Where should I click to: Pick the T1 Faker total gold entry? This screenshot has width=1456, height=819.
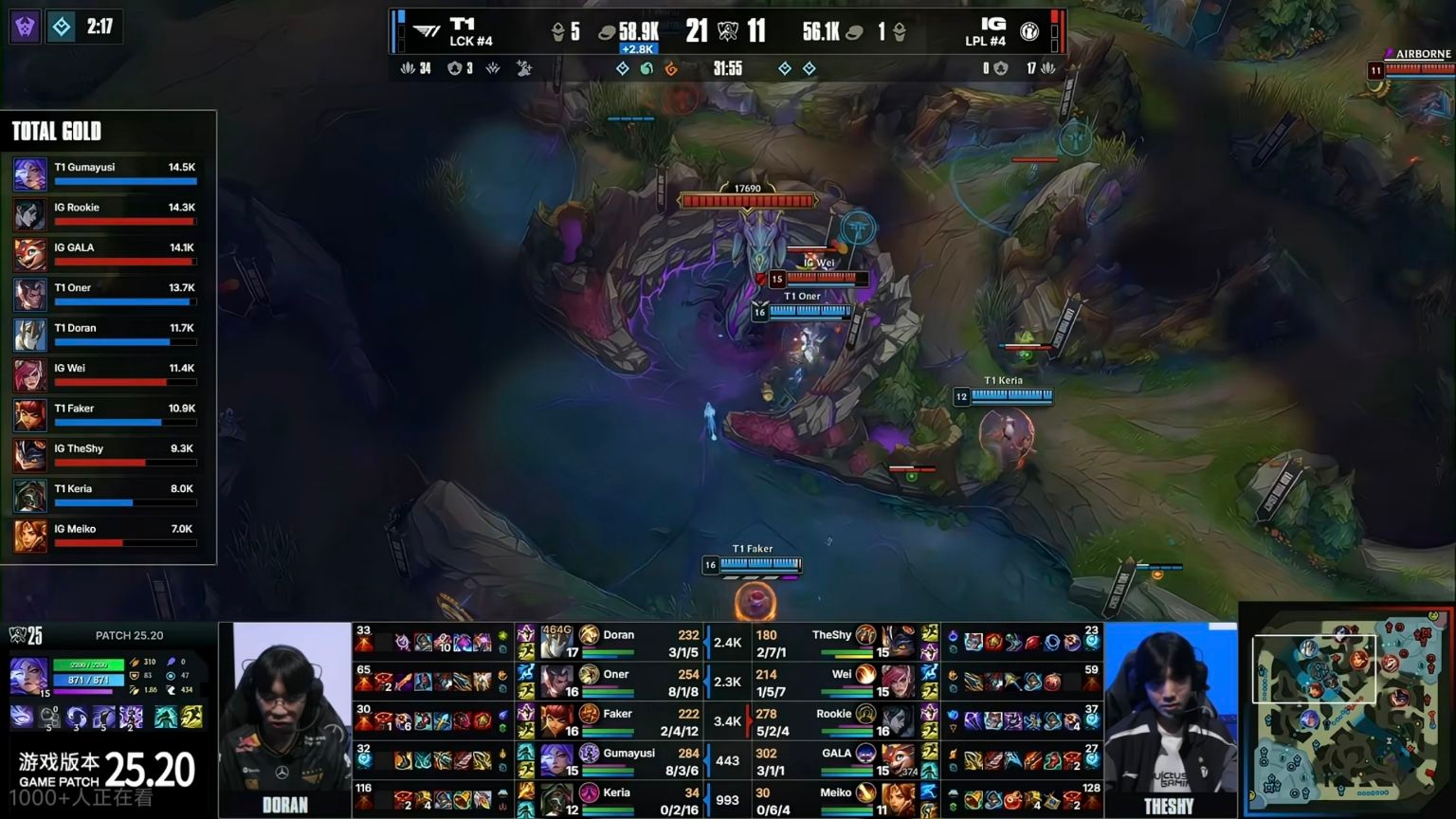tap(105, 414)
